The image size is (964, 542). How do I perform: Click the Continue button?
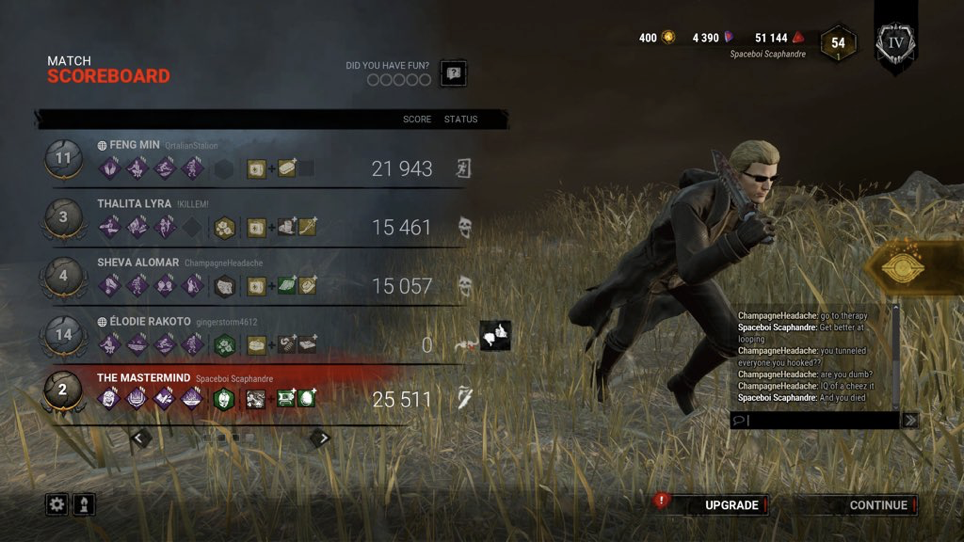(x=877, y=505)
